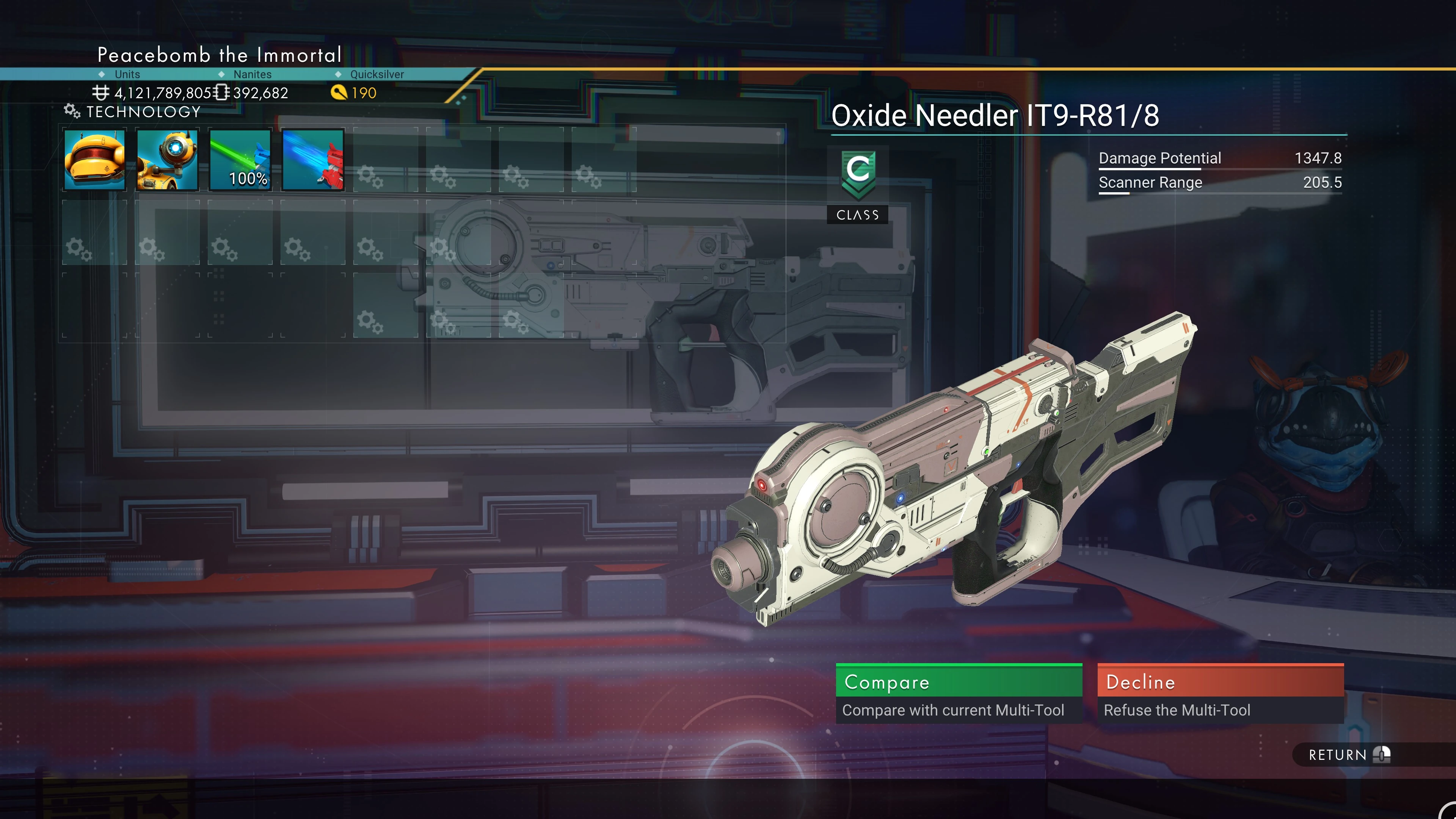
Task: Select the yellow helmet technology slot
Action: coord(94,160)
